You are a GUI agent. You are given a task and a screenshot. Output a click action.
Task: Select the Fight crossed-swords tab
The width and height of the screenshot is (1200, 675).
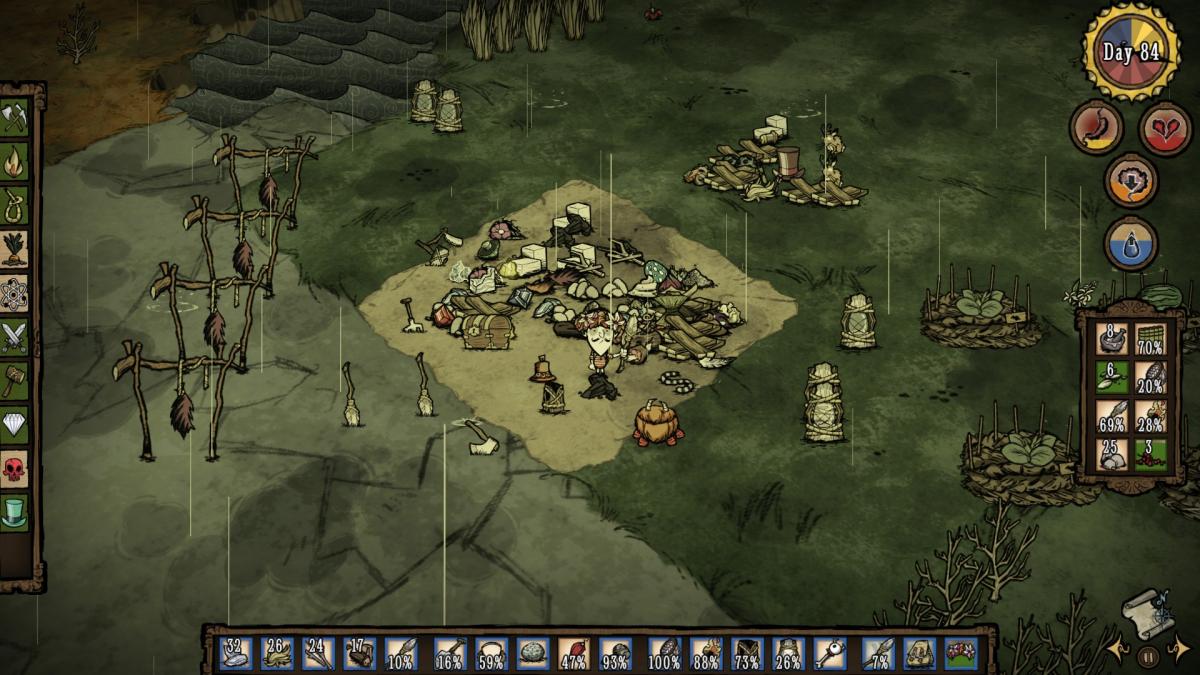point(14,337)
